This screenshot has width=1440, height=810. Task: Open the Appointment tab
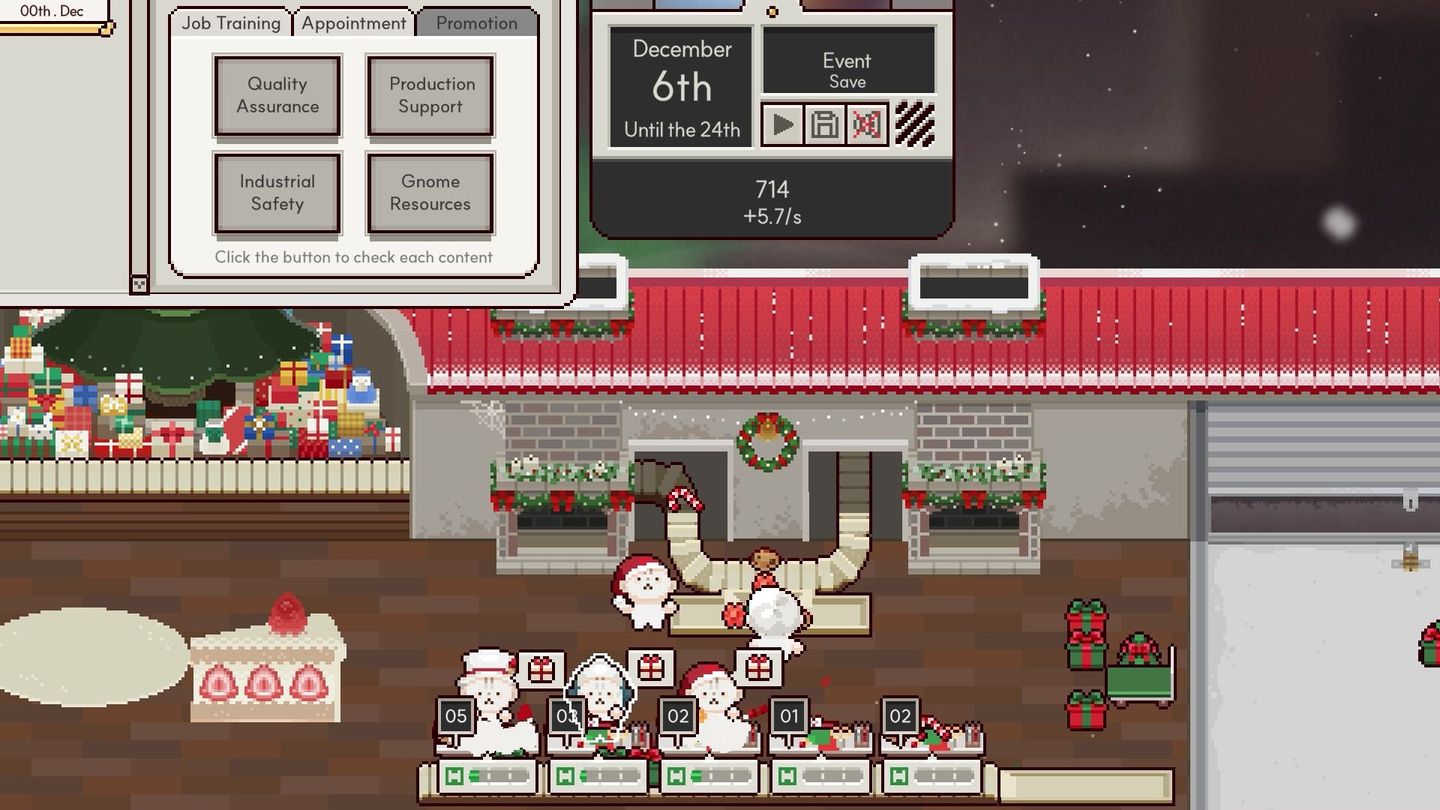[353, 22]
